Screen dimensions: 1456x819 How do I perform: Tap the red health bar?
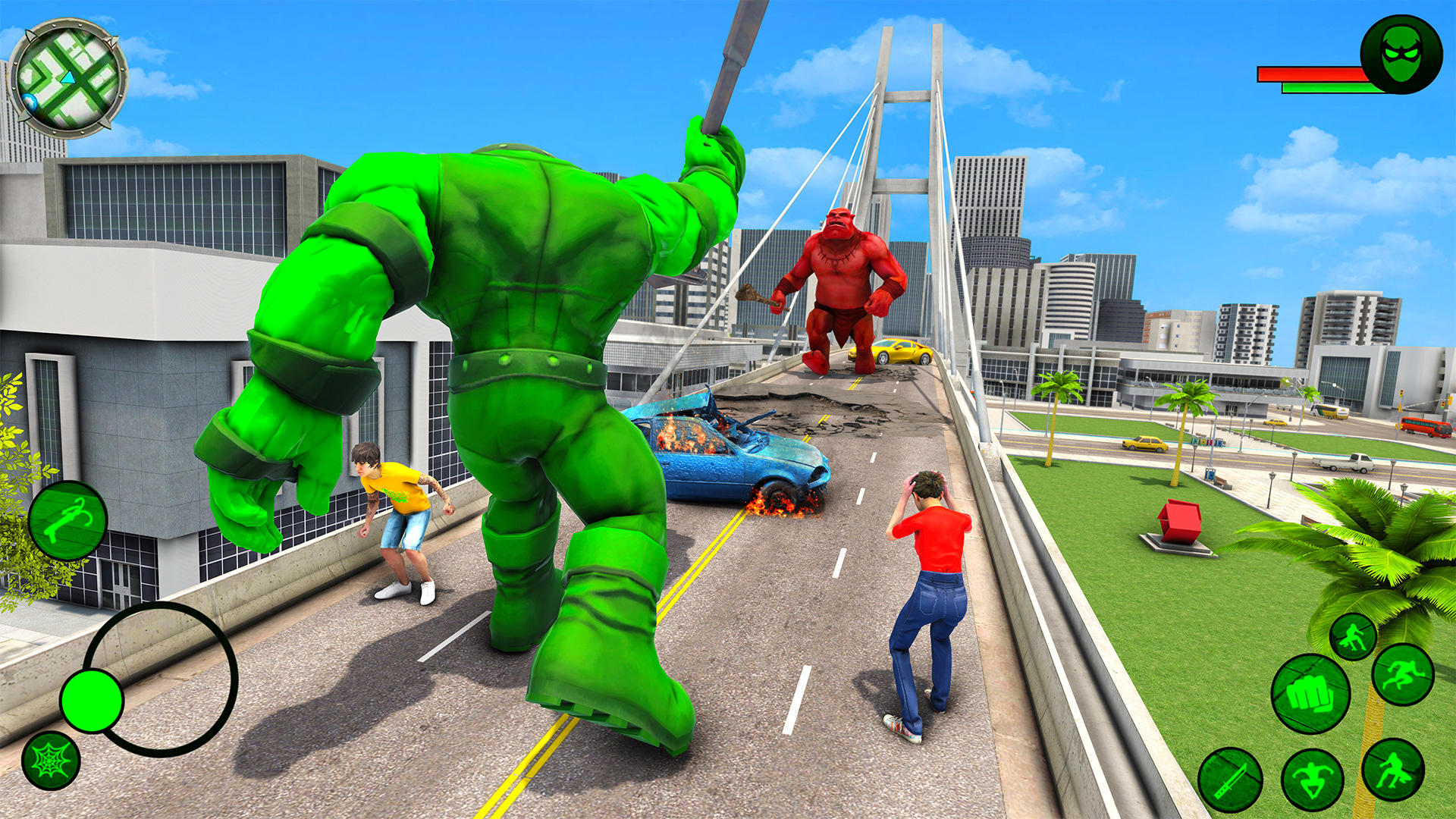pos(1312,74)
